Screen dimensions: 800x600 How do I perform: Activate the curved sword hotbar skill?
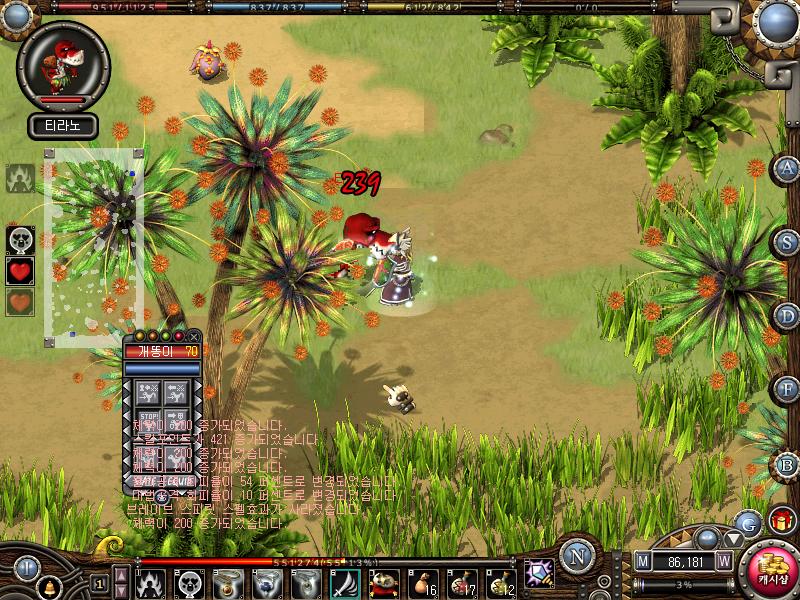click(x=345, y=582)
